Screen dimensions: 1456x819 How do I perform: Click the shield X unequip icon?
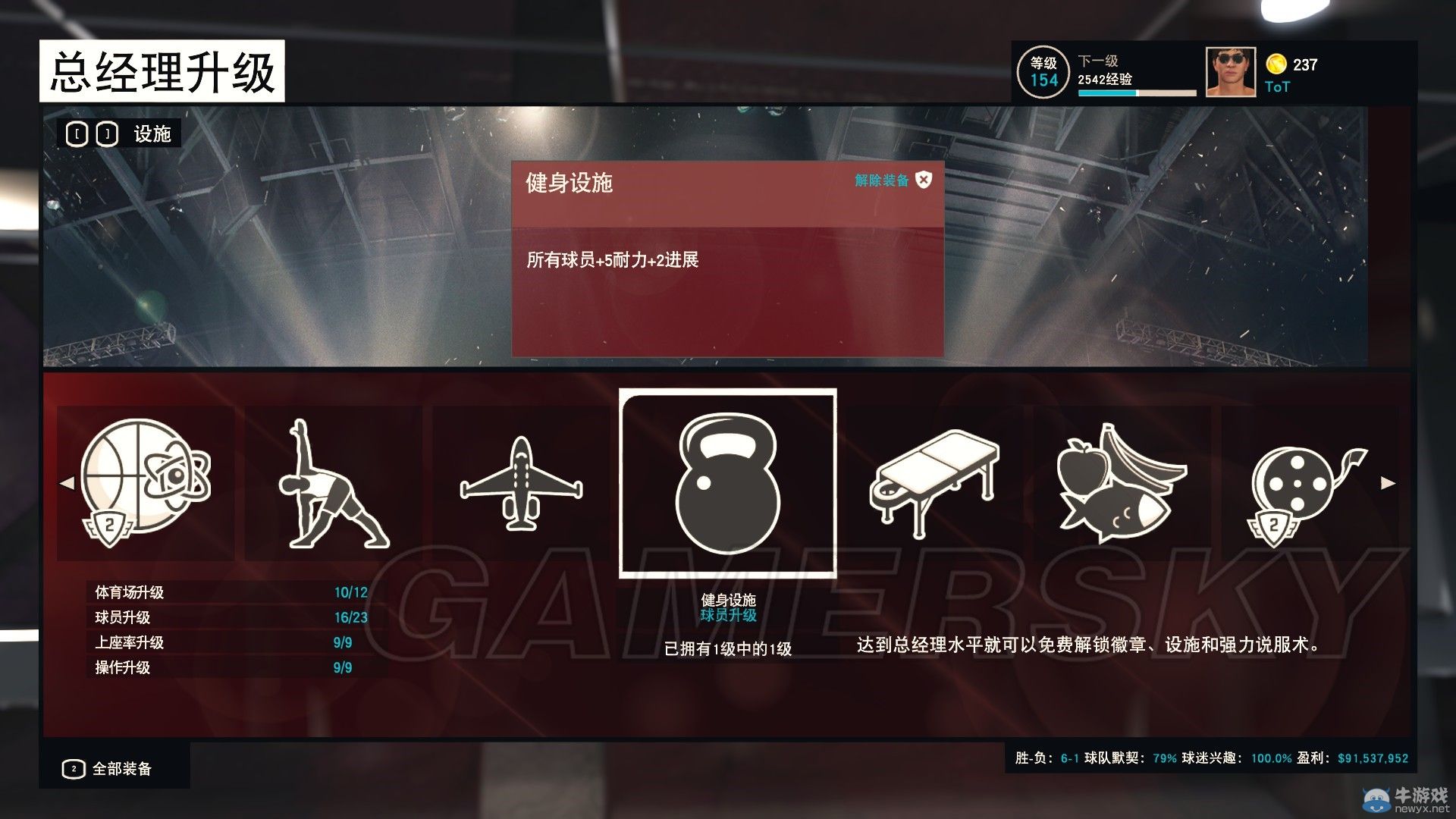(924, 181)
